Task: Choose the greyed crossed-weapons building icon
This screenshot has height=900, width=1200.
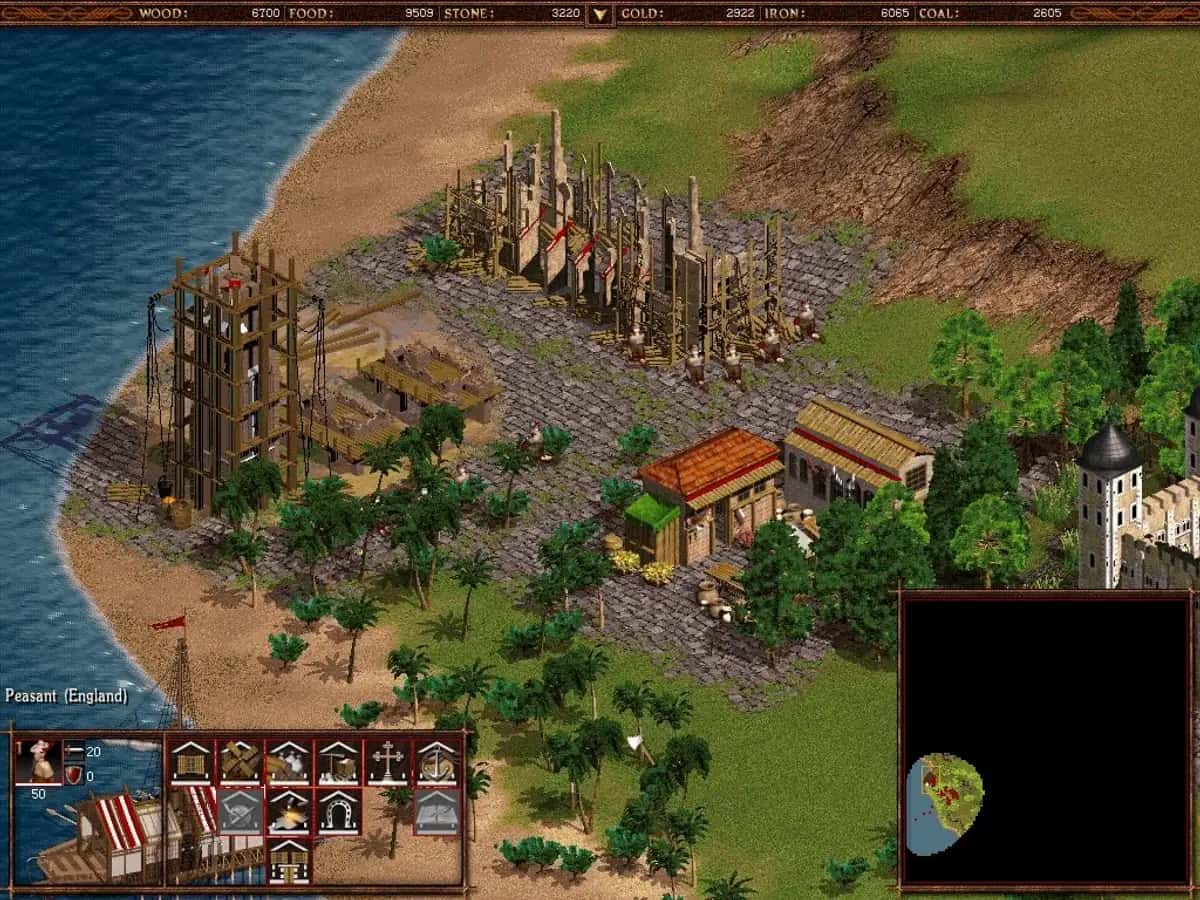Action: click(240, 811)
